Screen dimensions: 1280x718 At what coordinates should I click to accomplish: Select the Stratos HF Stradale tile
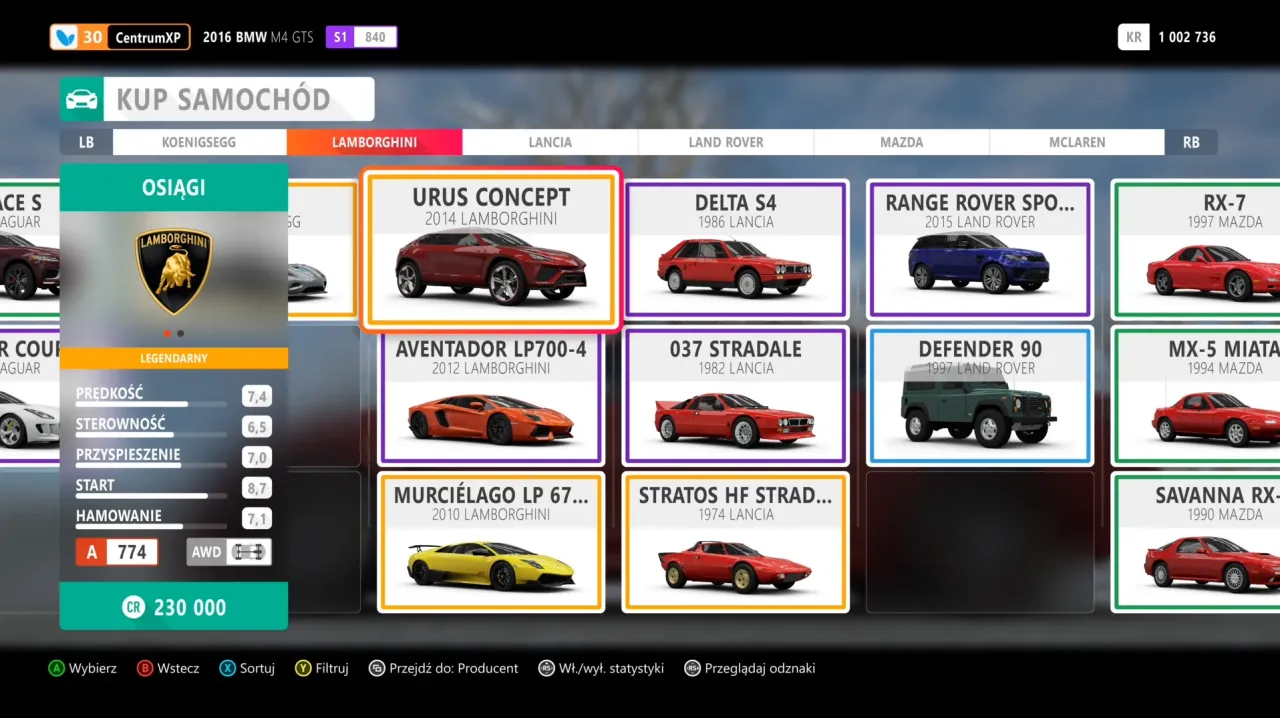(736, 542)
